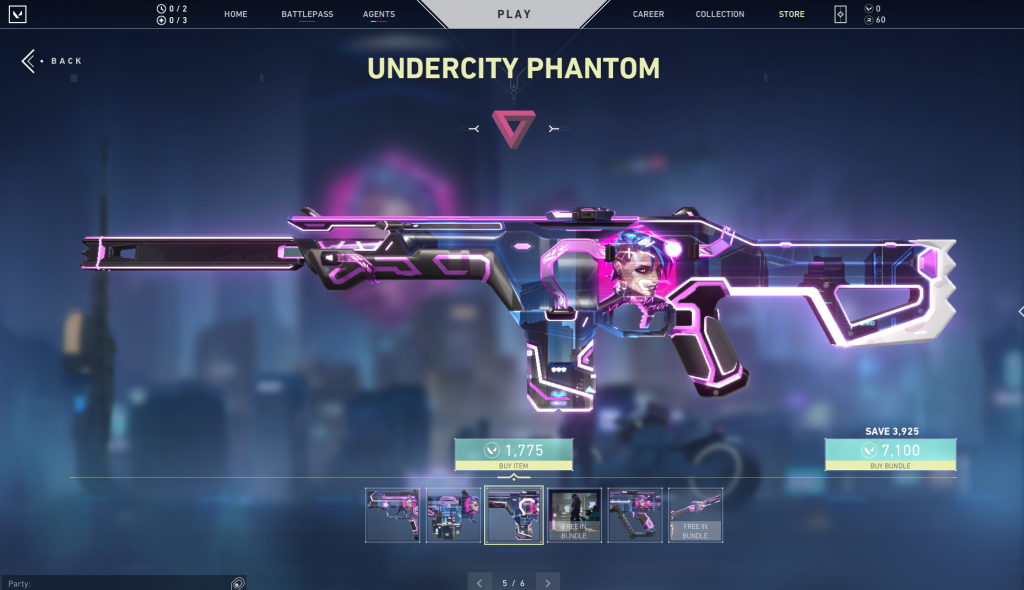Click the round icon next to Party

click(238, 583)
